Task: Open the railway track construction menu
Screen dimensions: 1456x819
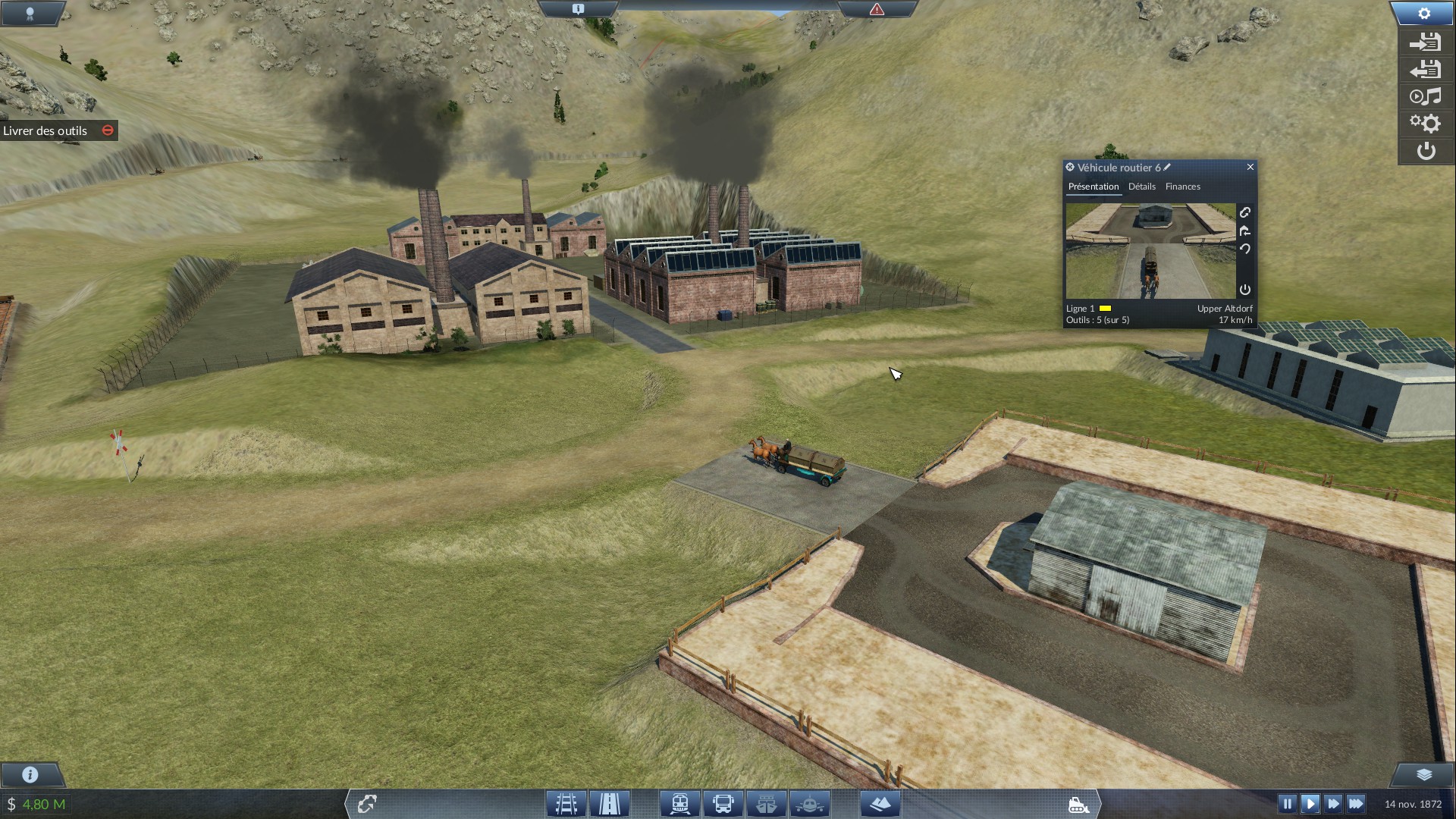Action: tap(566, 803)
